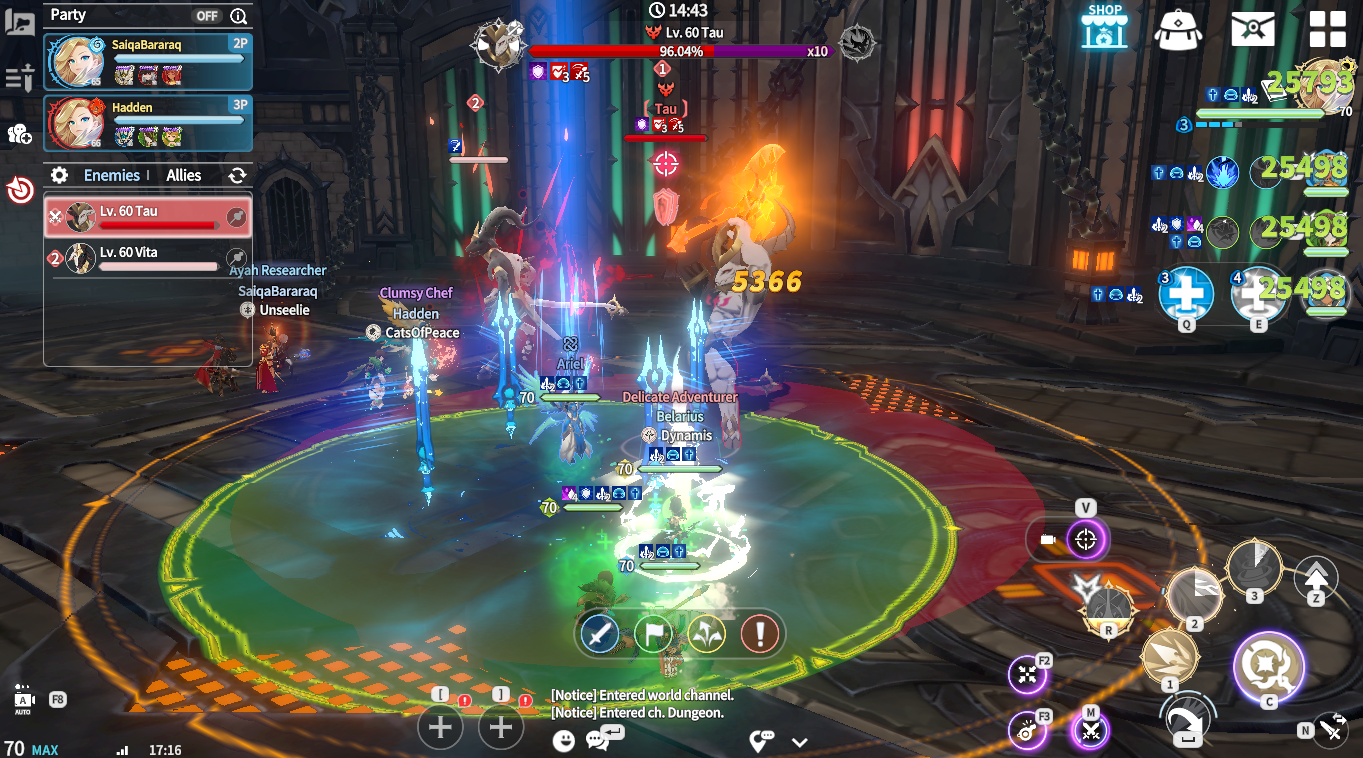1363x758 pixels.
Task: Send the exclamation warning ping
Action: pyautogui.click(x=760, y=633)
